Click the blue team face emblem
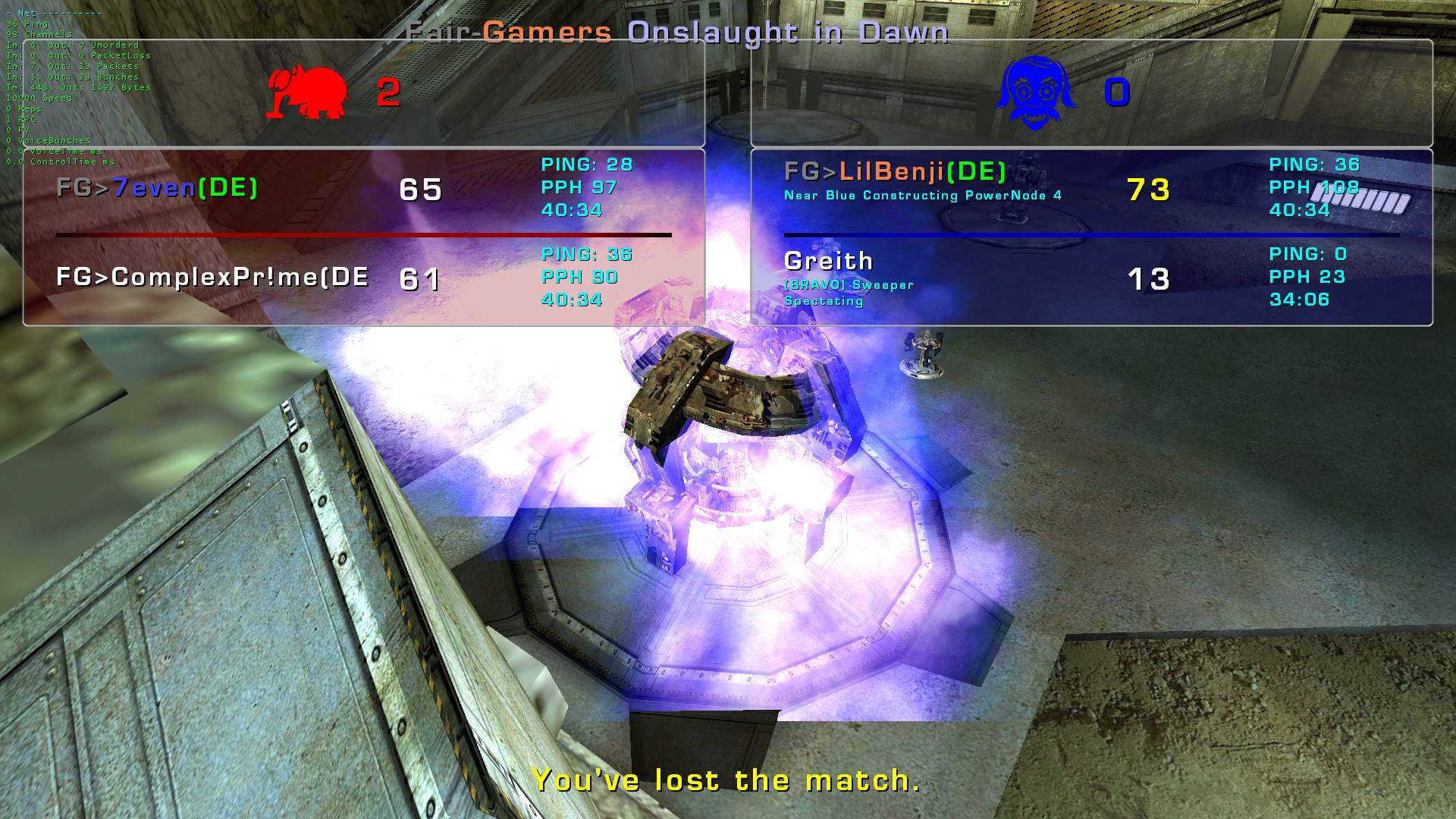The height and width of the screenshot is (819, 1456). pyautogui.click(x=1034, y=93)
